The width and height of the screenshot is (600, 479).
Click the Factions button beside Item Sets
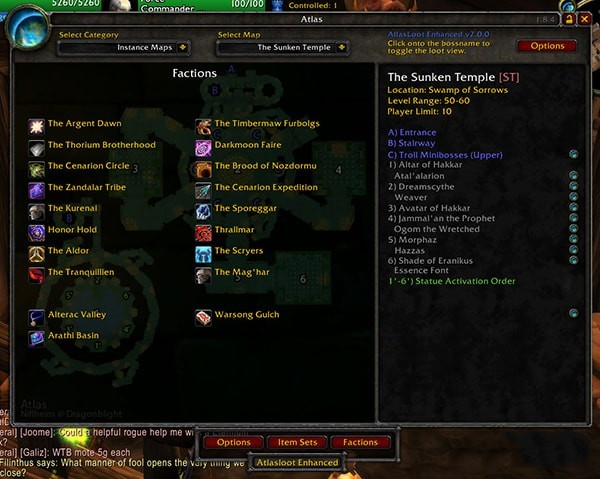click(x=360, y=442)
